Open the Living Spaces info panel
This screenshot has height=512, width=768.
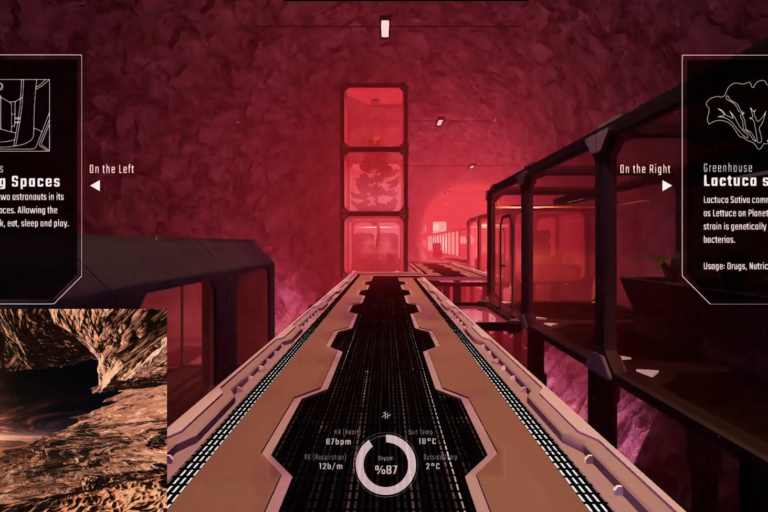(40, 178)
